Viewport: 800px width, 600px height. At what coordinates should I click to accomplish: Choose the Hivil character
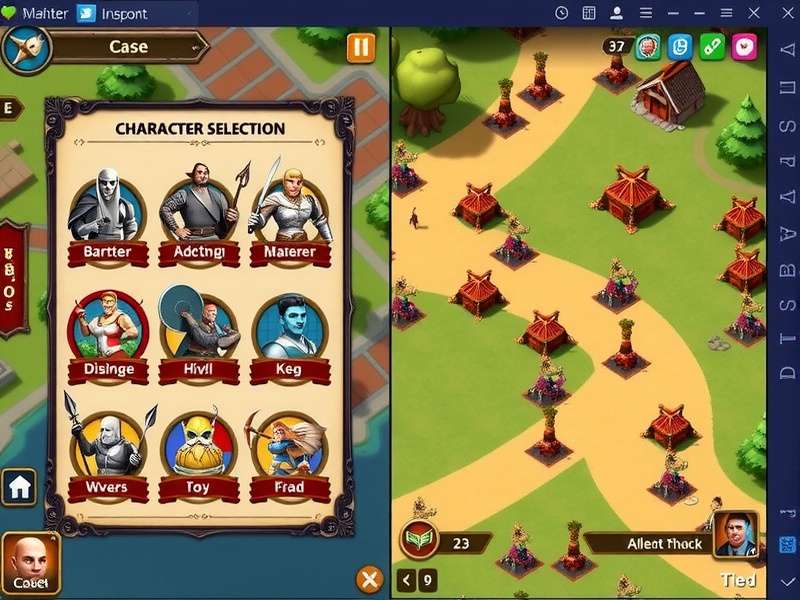[x=199, y=327]
